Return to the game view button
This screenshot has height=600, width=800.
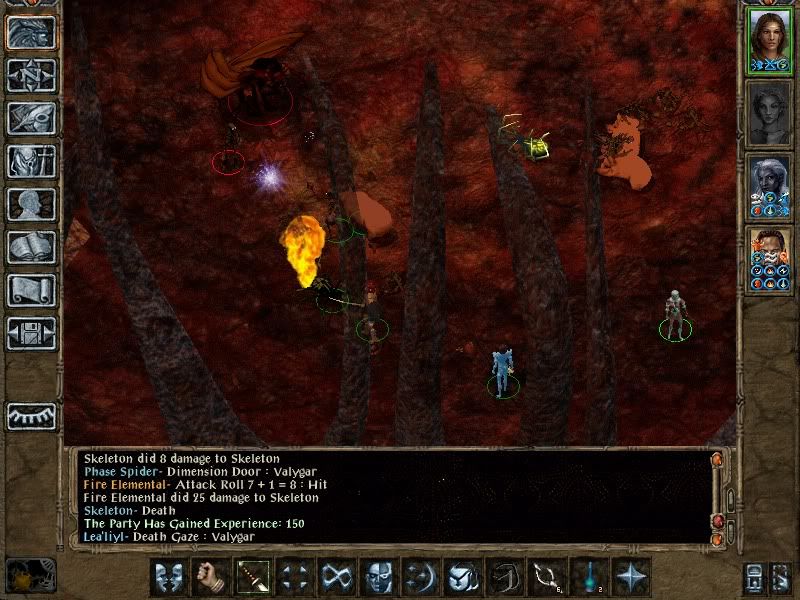tap(31, 33)
